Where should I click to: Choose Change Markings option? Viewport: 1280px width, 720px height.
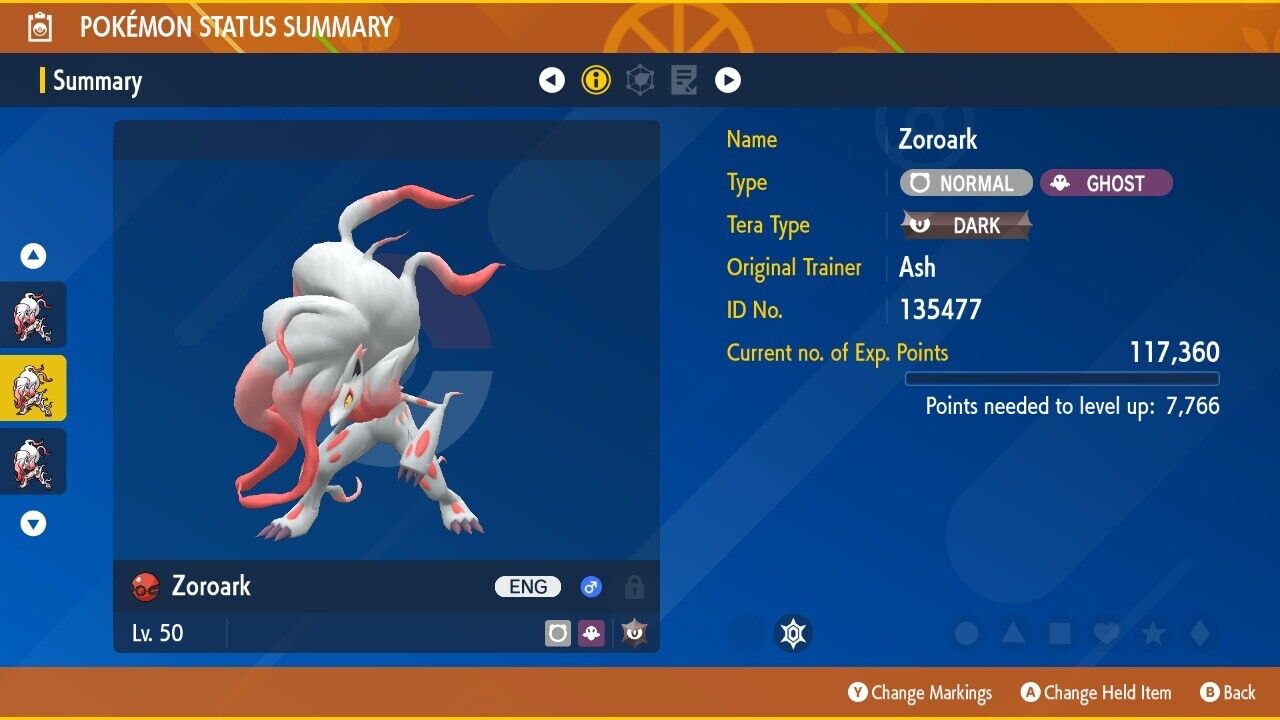(x=920, y=693)
